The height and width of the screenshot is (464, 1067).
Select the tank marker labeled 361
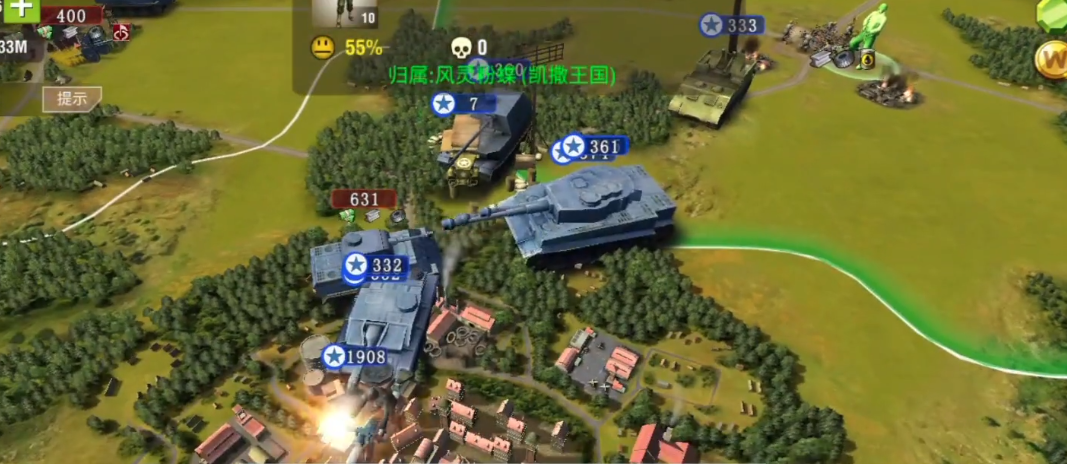595,147
